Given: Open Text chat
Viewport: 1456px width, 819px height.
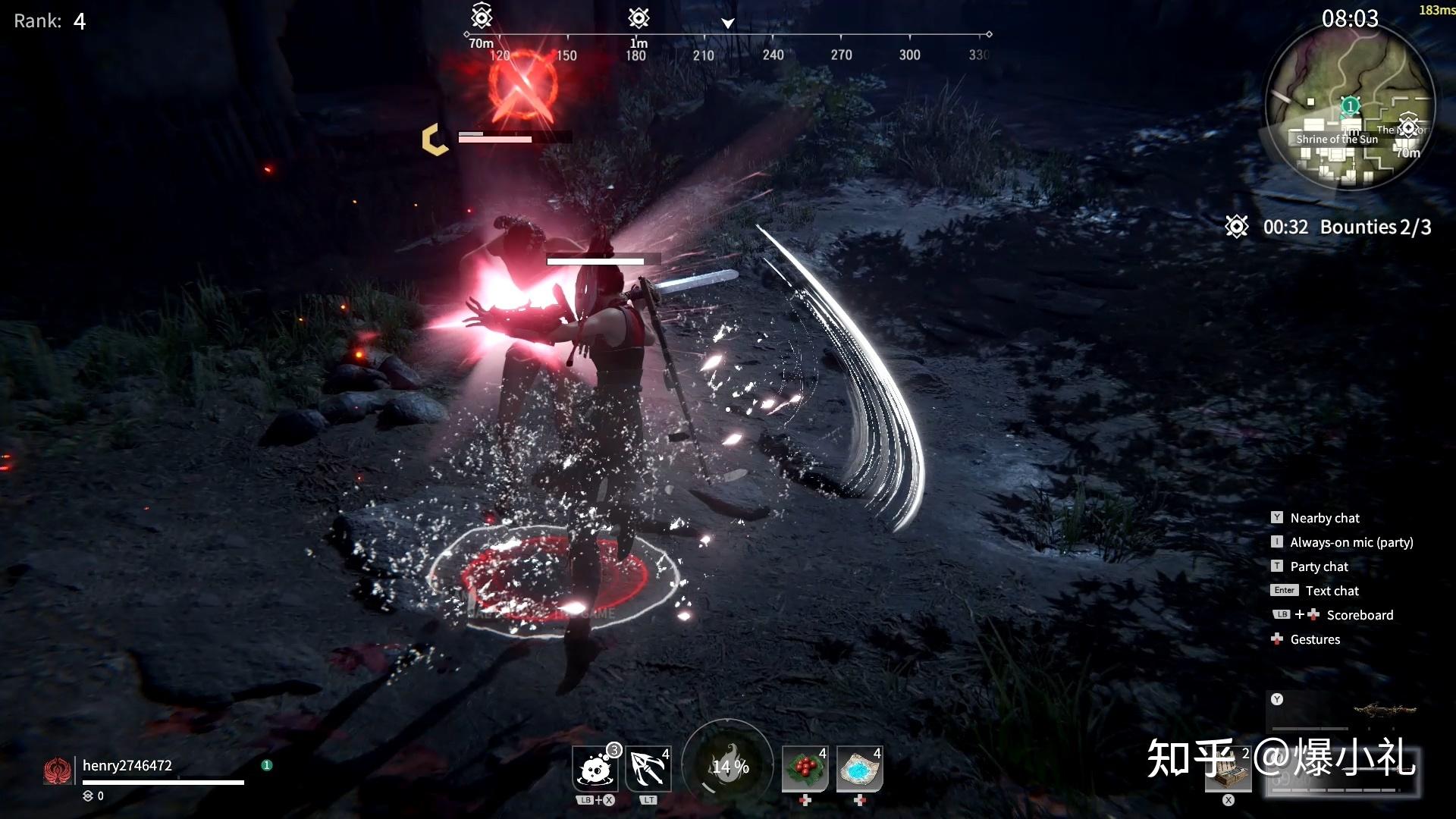Looking at the screenshot, I should (1332, 591).
